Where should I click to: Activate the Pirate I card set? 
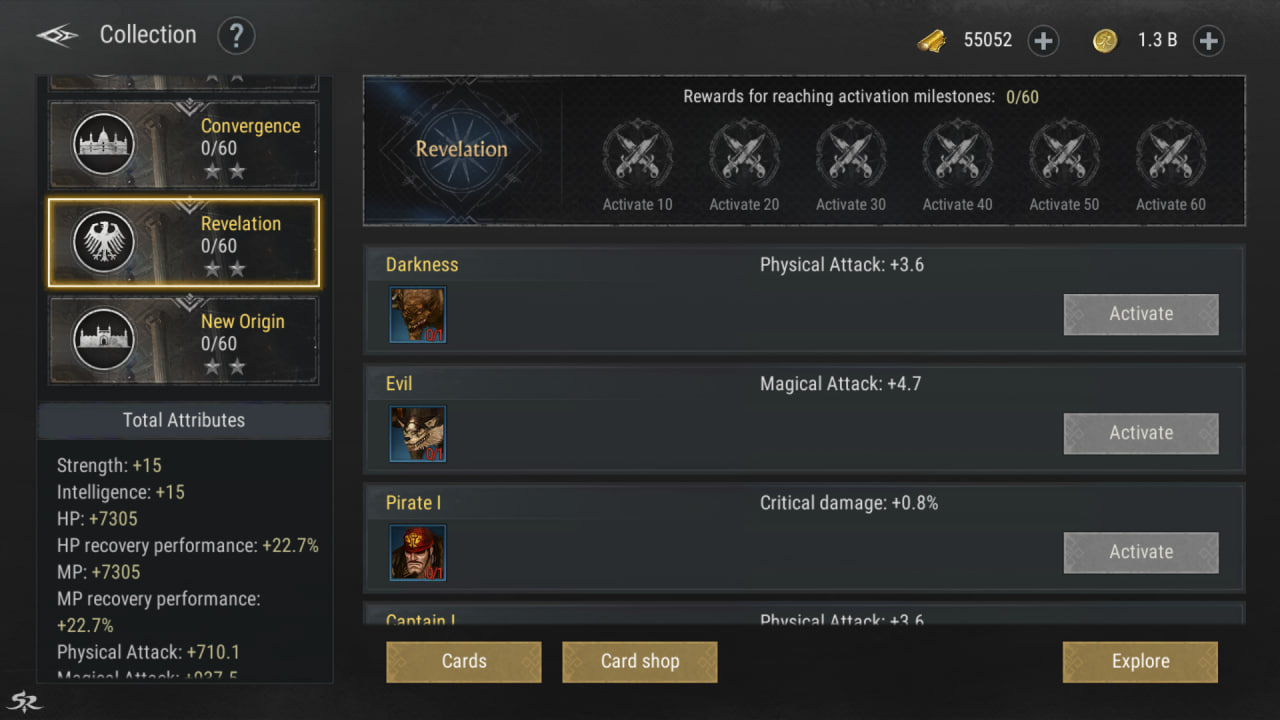coord(1140,552)
